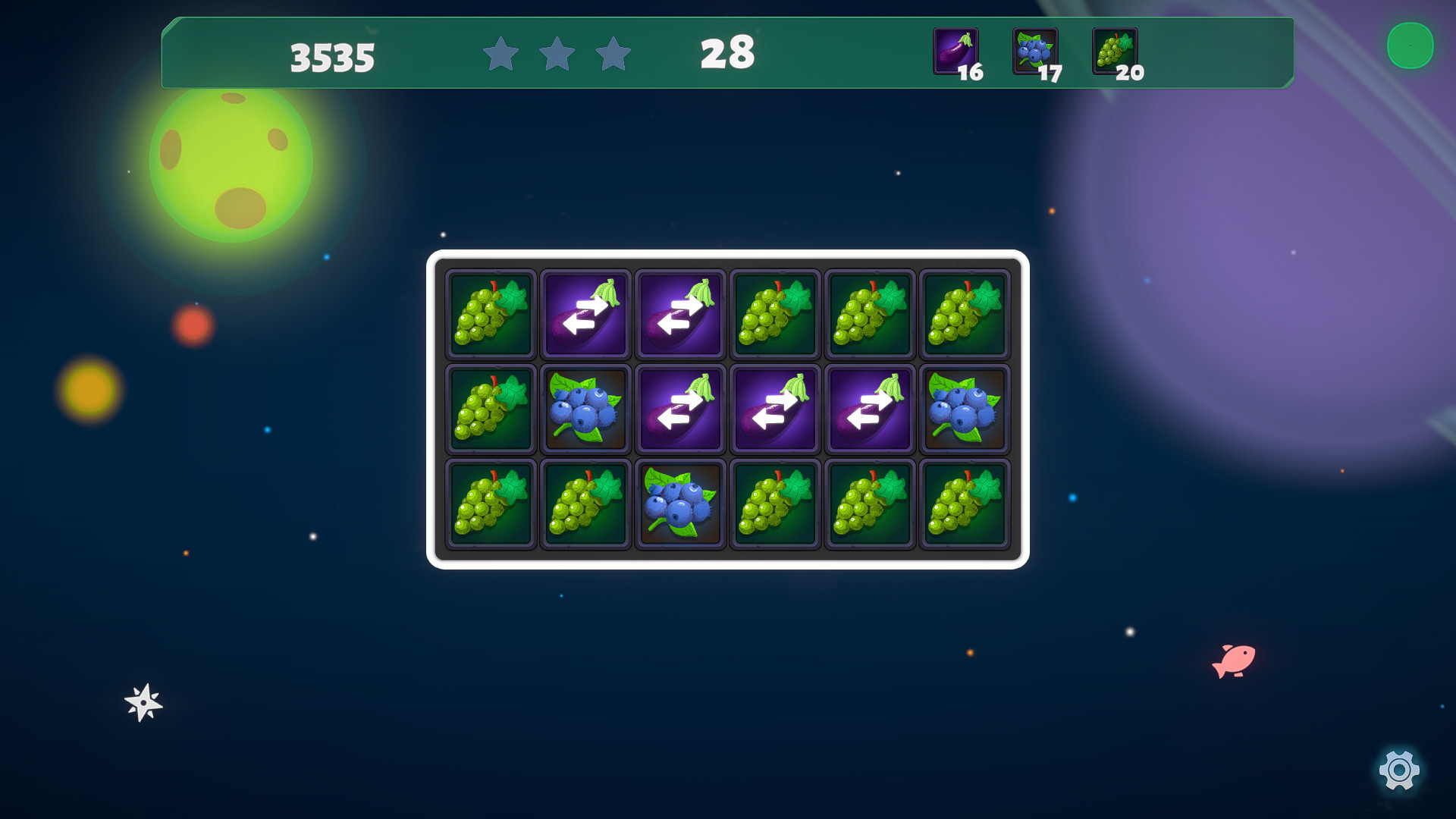Select the eggplant swap tile in the top row
Screen dimensions: 1456x819
pos(585,313)
